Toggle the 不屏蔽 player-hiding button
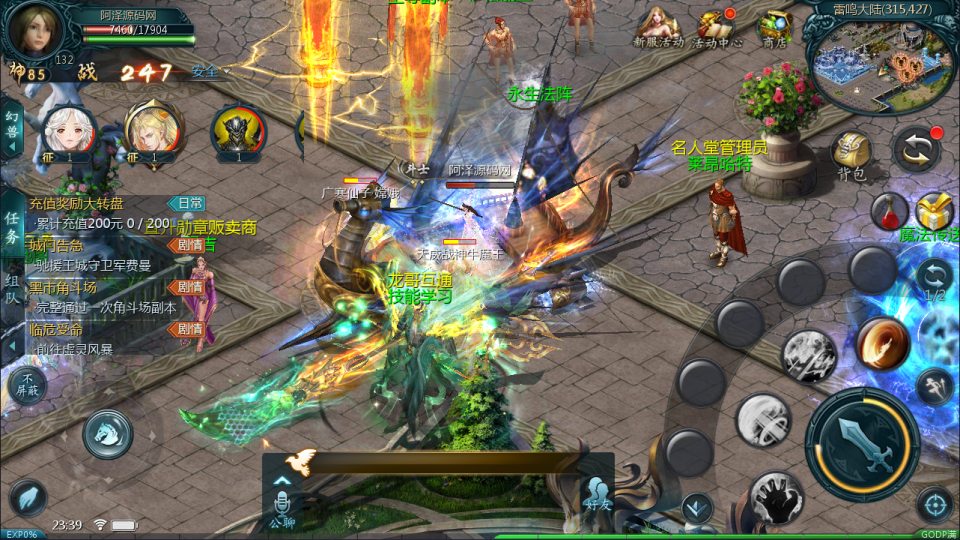 coord(27,385)
